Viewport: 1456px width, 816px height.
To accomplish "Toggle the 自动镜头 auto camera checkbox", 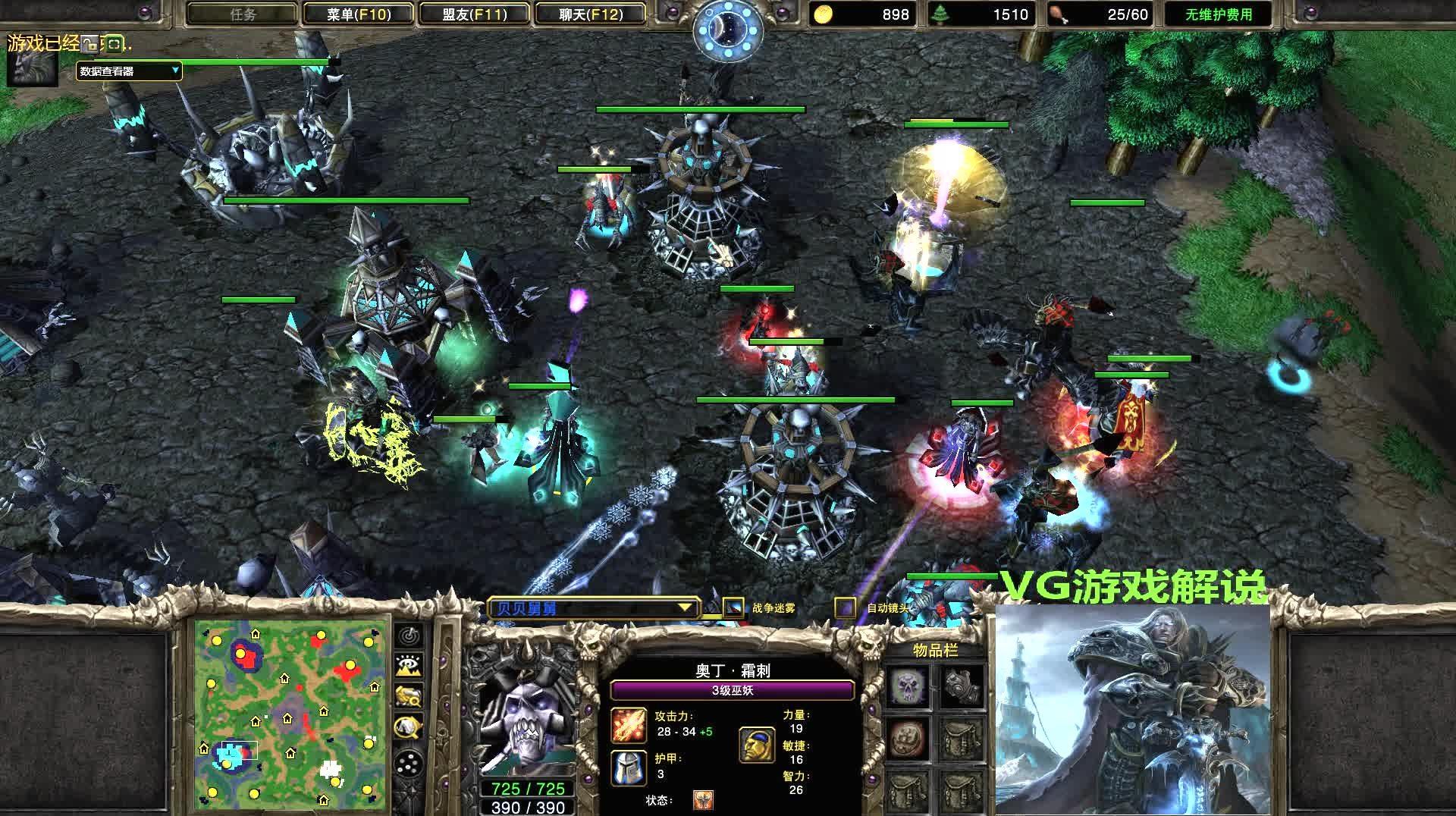I will (x=846, y=607).
